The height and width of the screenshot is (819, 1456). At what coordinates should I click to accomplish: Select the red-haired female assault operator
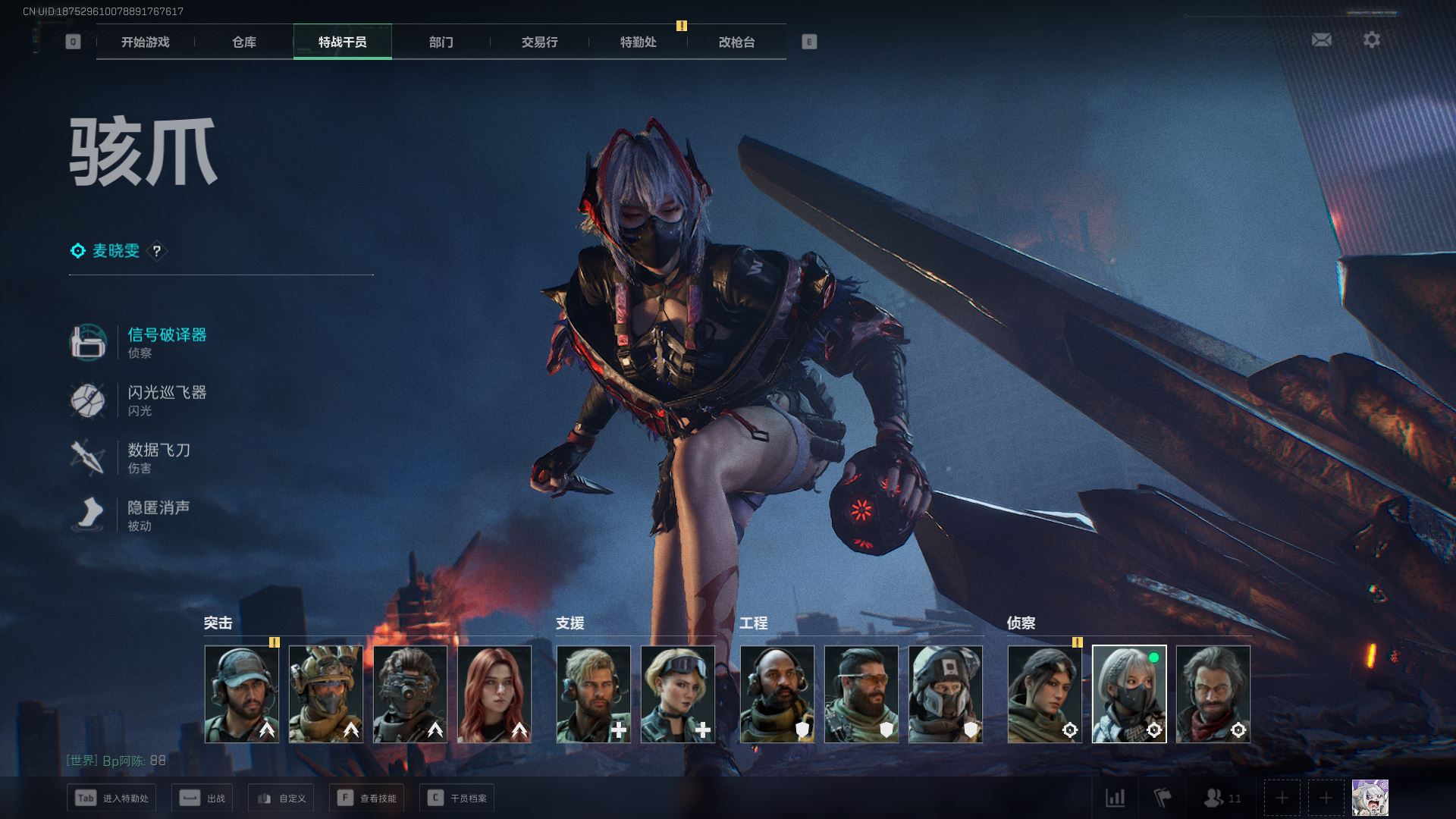point(494,694)
